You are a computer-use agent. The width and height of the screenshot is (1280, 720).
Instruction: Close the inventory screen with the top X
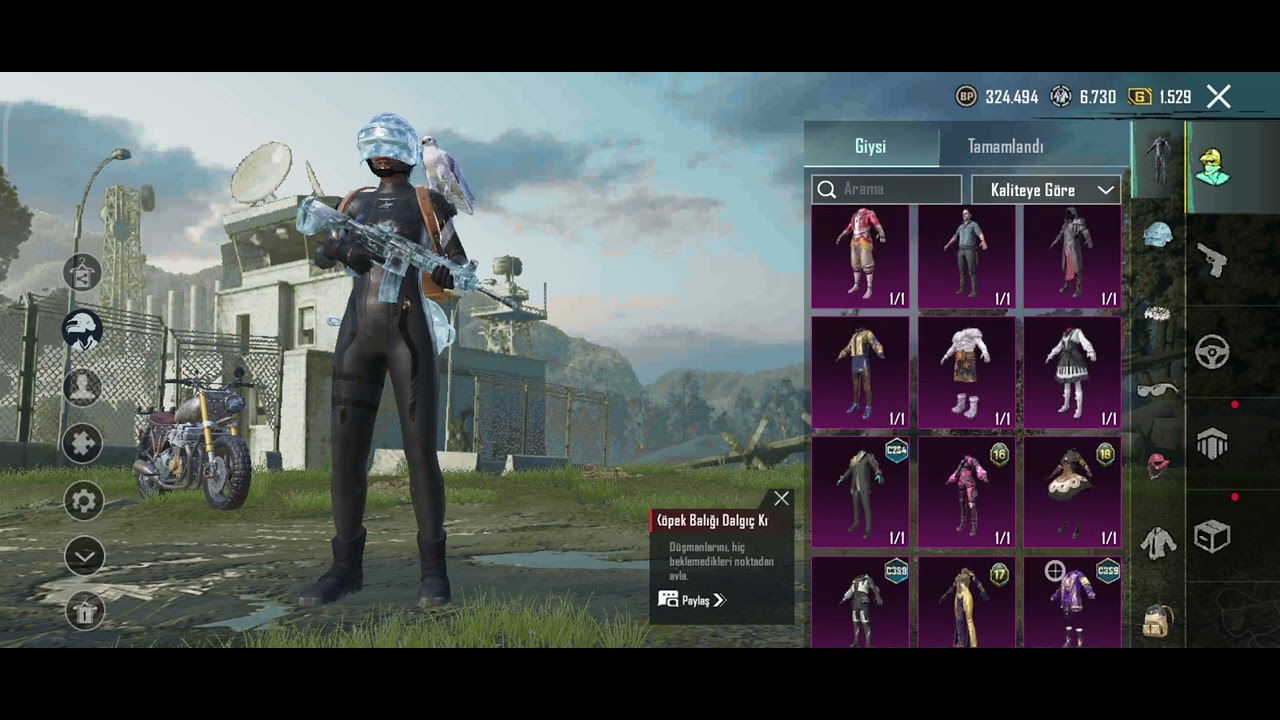click(1218, 97)
